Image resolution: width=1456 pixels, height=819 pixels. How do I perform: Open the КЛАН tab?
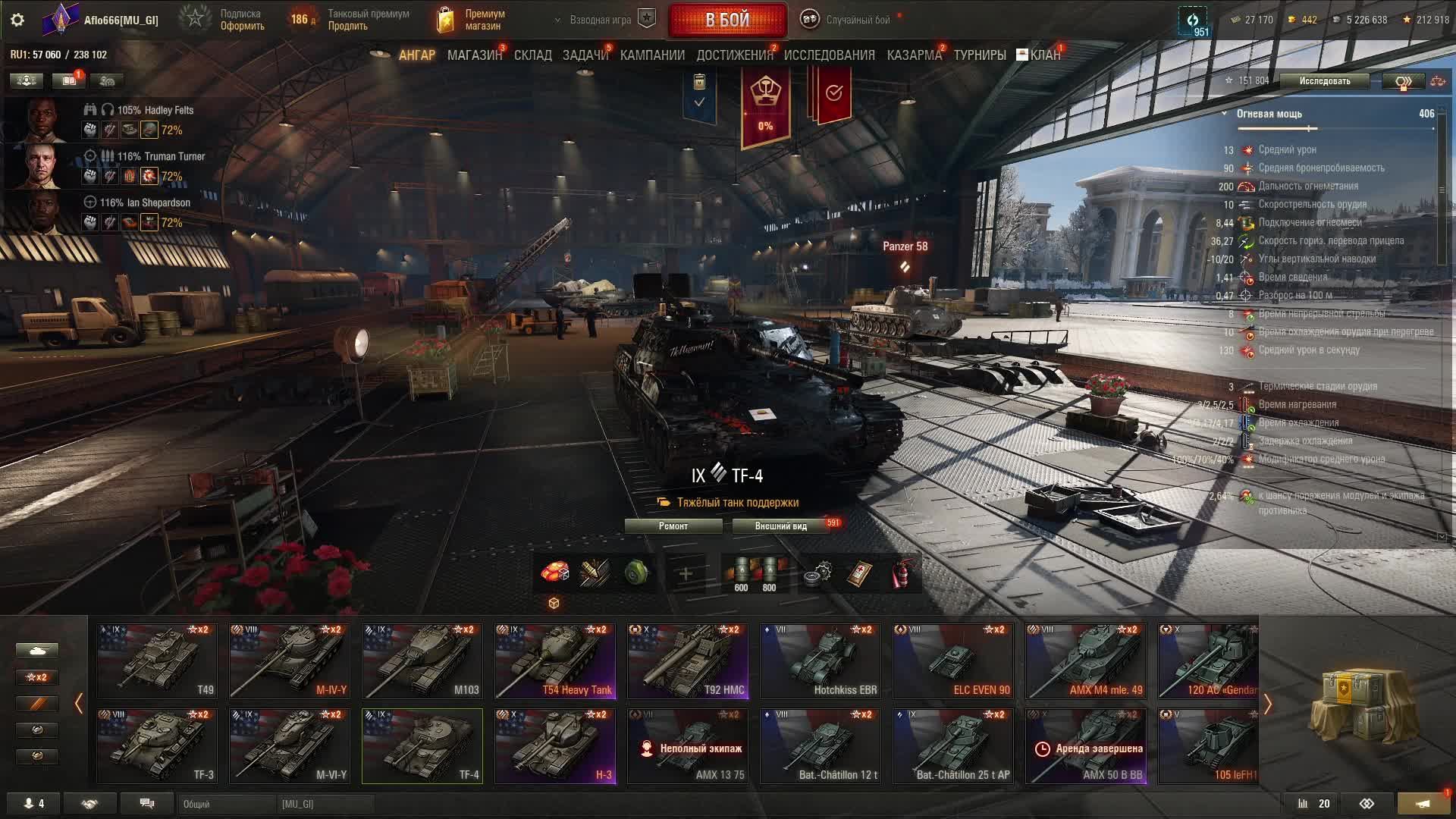point(1044,55)
